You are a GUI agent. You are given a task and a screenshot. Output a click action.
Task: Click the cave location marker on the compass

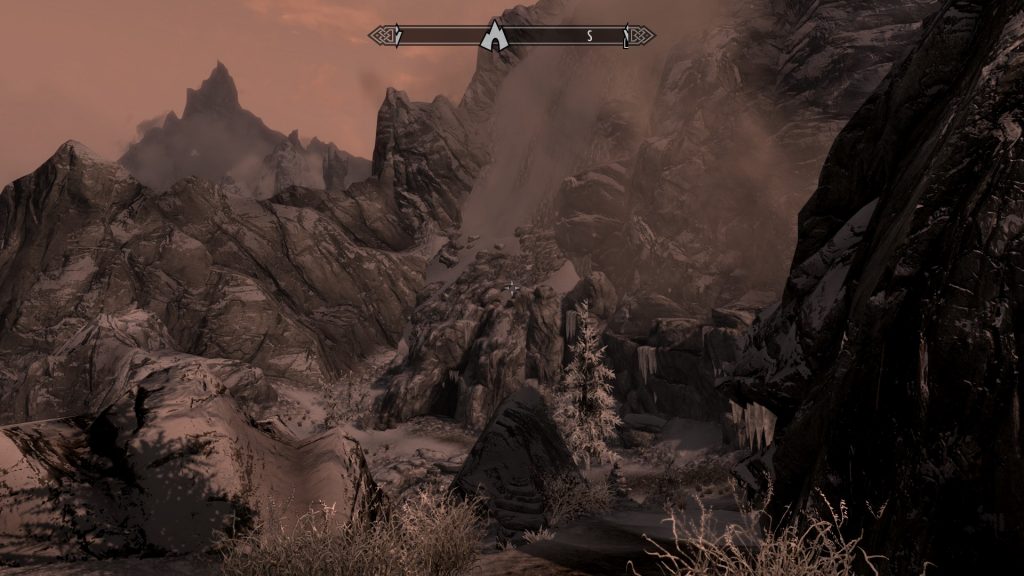tap(492, 37)
